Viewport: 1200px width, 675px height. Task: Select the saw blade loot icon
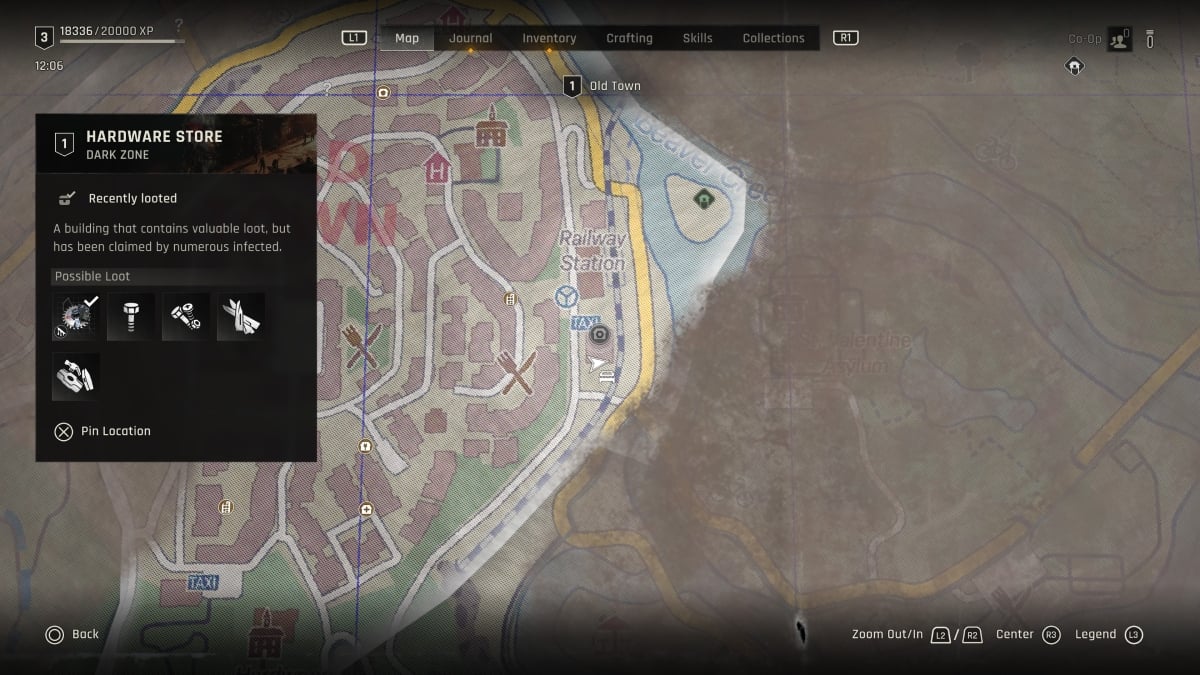point(75,317)
